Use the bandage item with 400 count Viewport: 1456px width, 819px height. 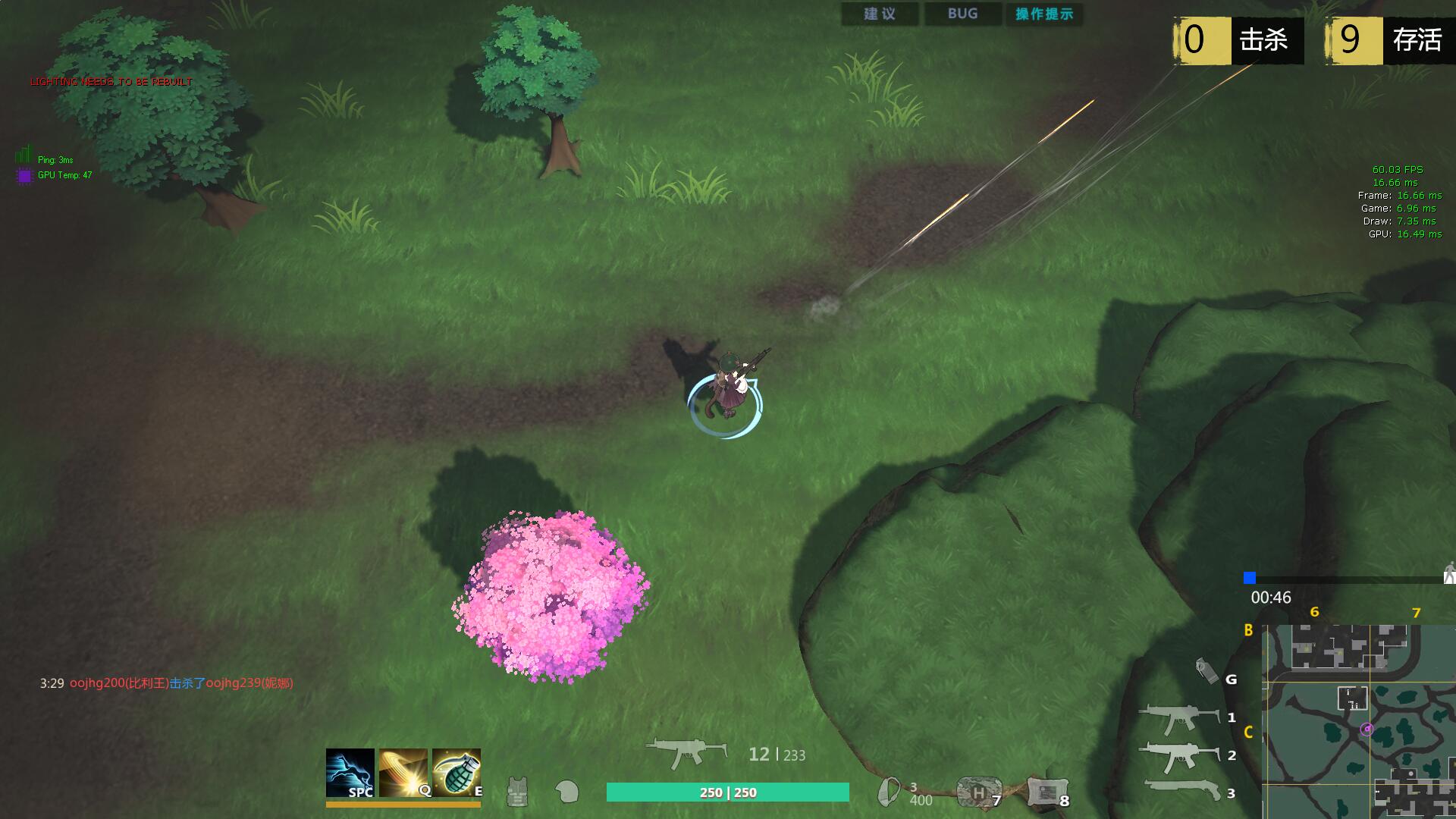click(889, 792)
